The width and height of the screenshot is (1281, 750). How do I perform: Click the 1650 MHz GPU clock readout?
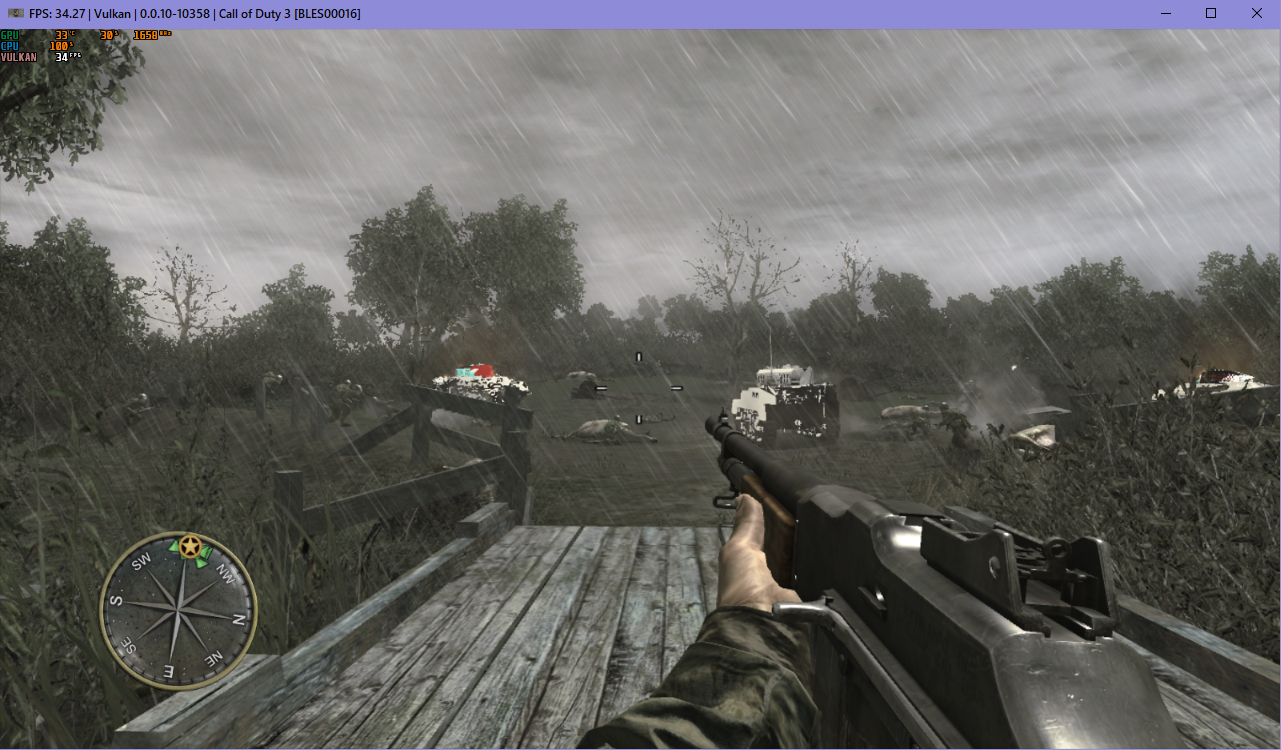click(x=150, y=35)
